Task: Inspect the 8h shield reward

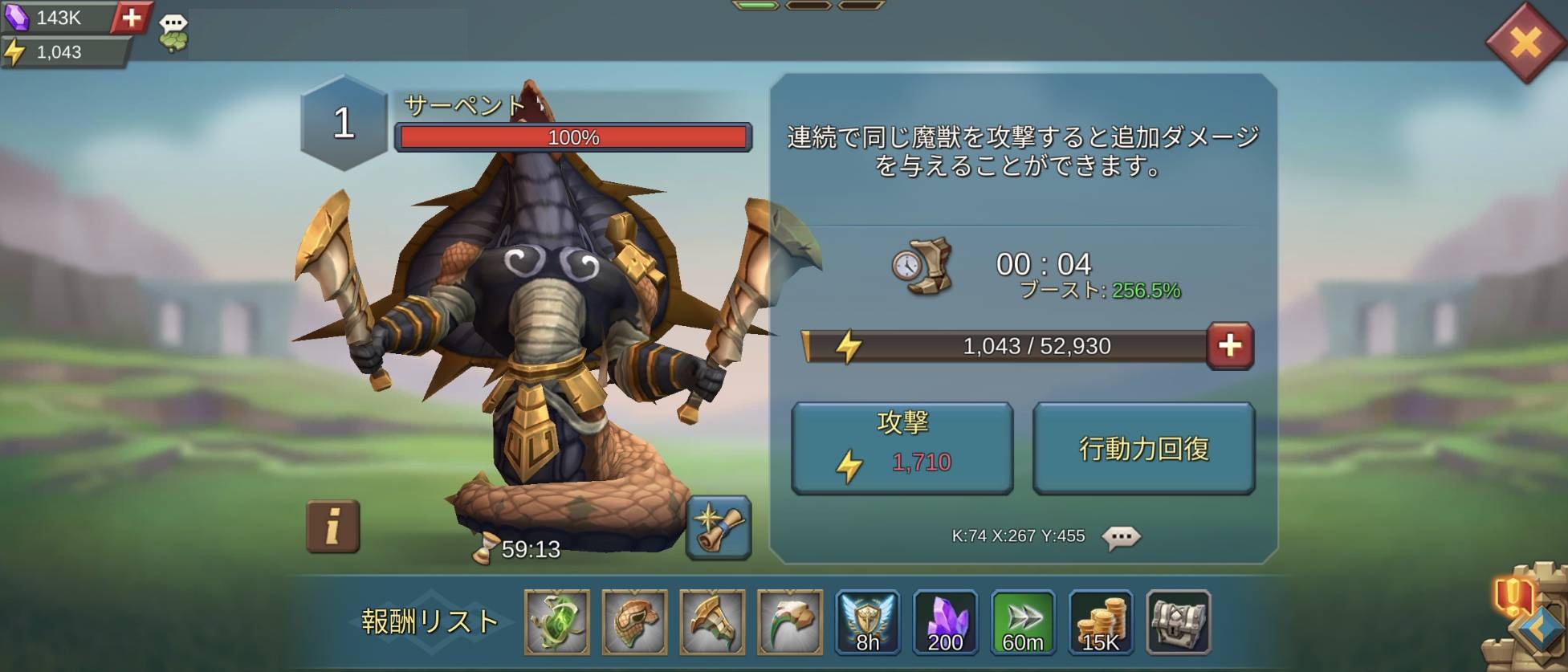Action: (867, 622)
